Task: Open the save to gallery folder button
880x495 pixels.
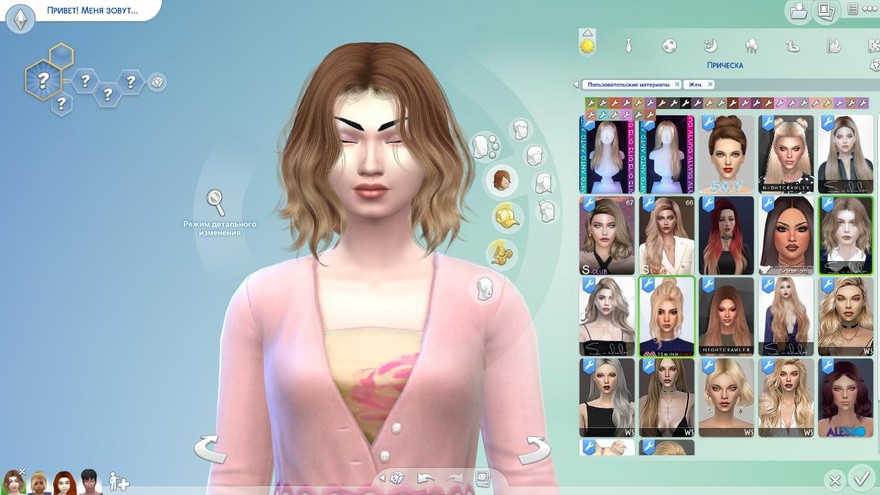Action: pos(800,12)
